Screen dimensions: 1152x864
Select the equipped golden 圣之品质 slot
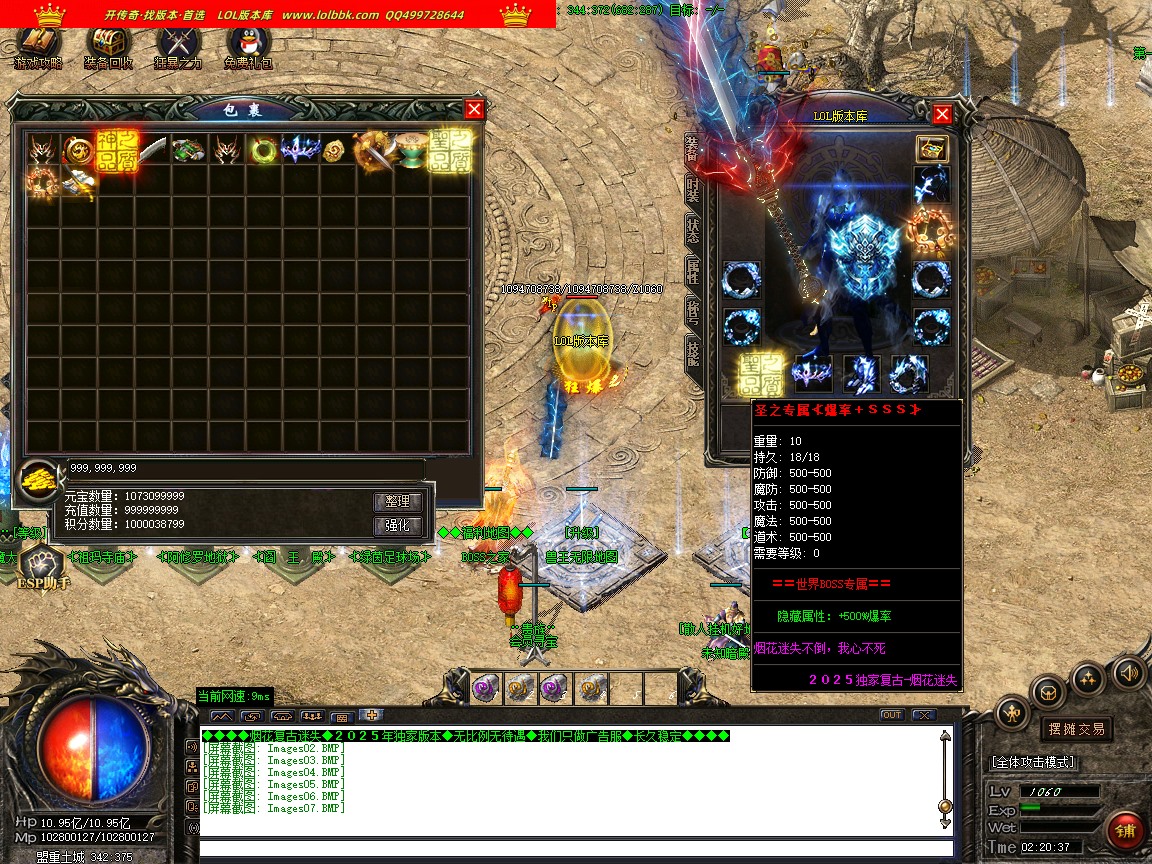[761, 374]
